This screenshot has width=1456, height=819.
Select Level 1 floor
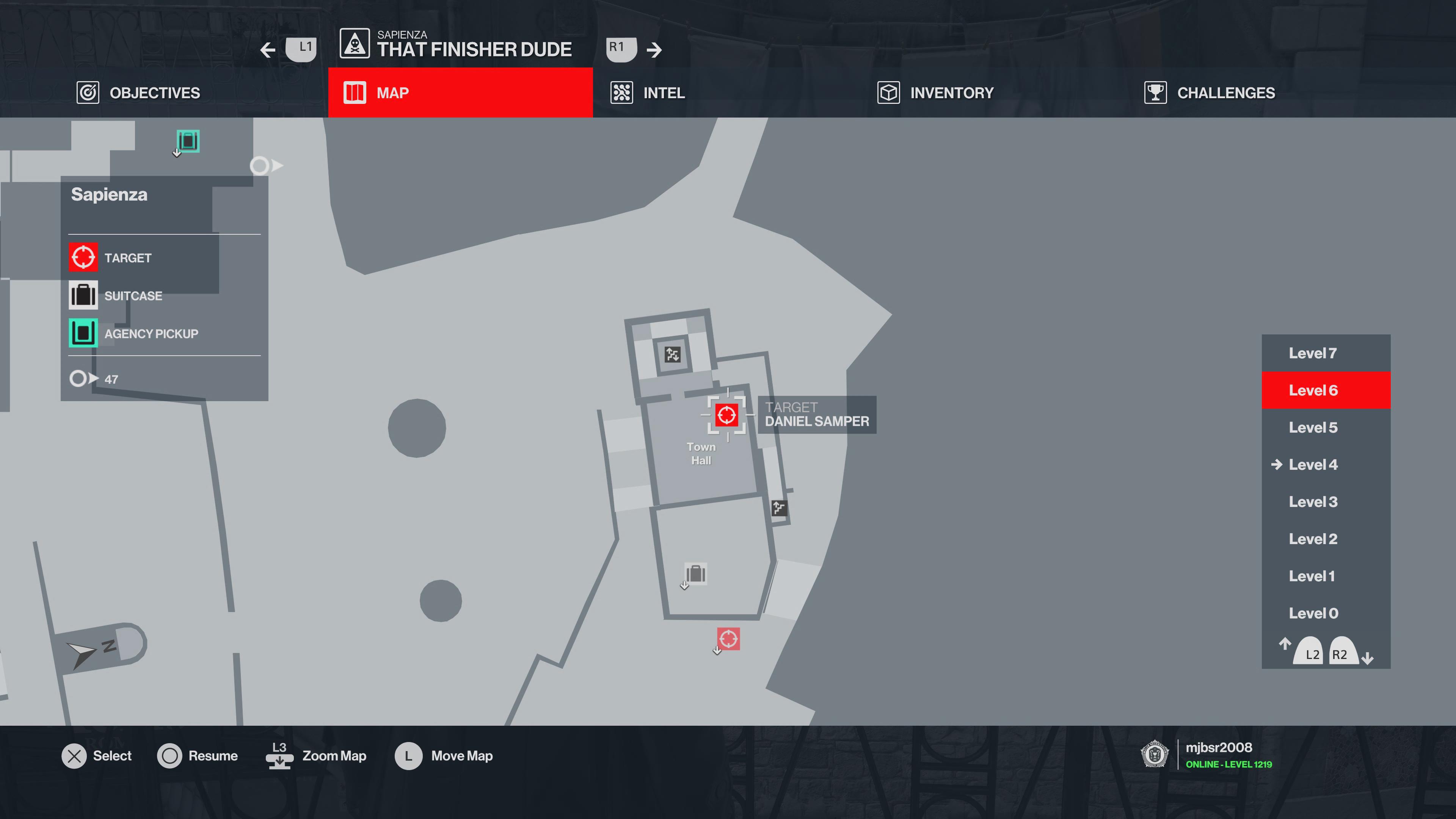1311,576
